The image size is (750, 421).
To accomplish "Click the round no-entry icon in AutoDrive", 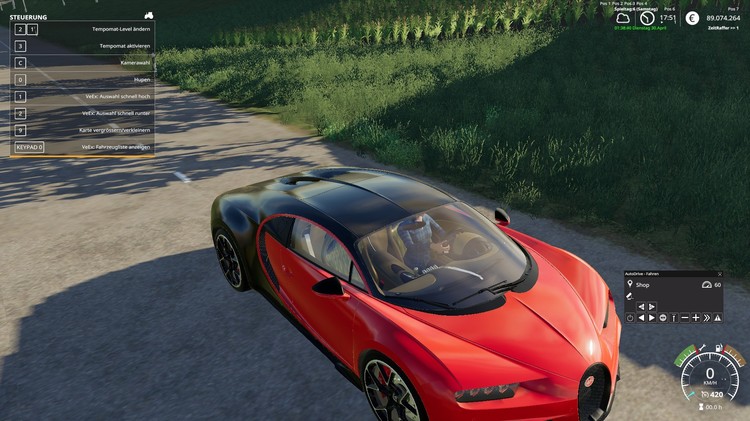I will [663, 318].
